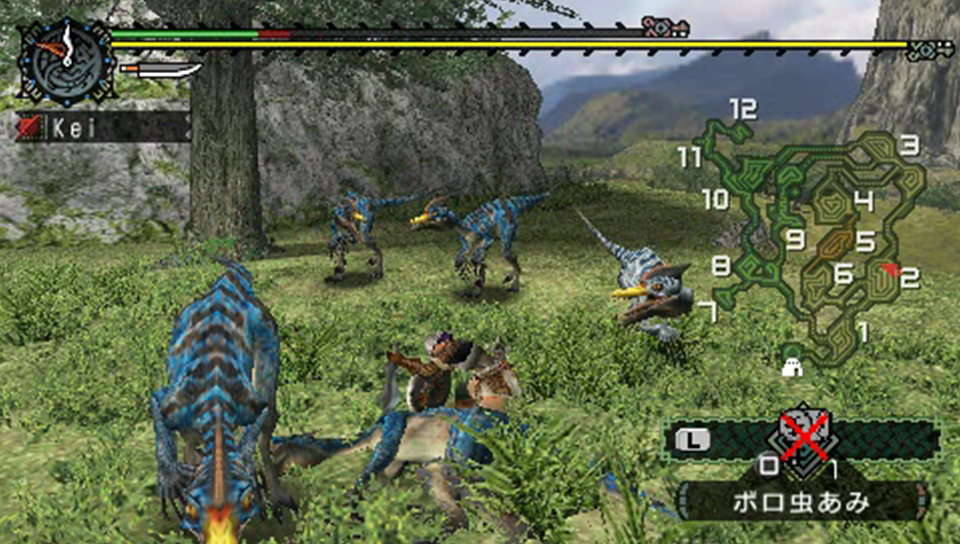Select the crossed-out bug net item icon
960x544 pixels.
click(x=808, y=434)
